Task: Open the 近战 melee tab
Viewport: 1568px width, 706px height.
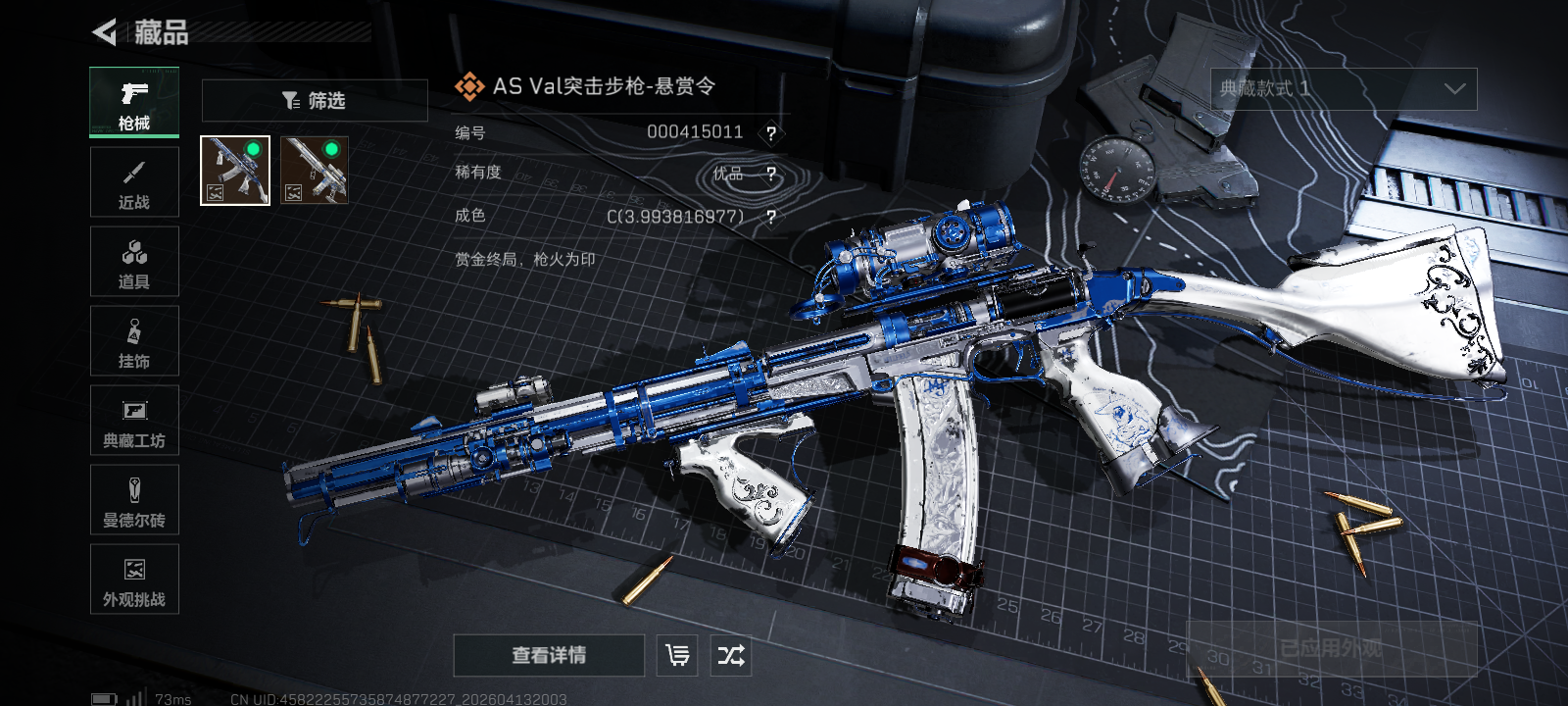Action: (134, 182)
